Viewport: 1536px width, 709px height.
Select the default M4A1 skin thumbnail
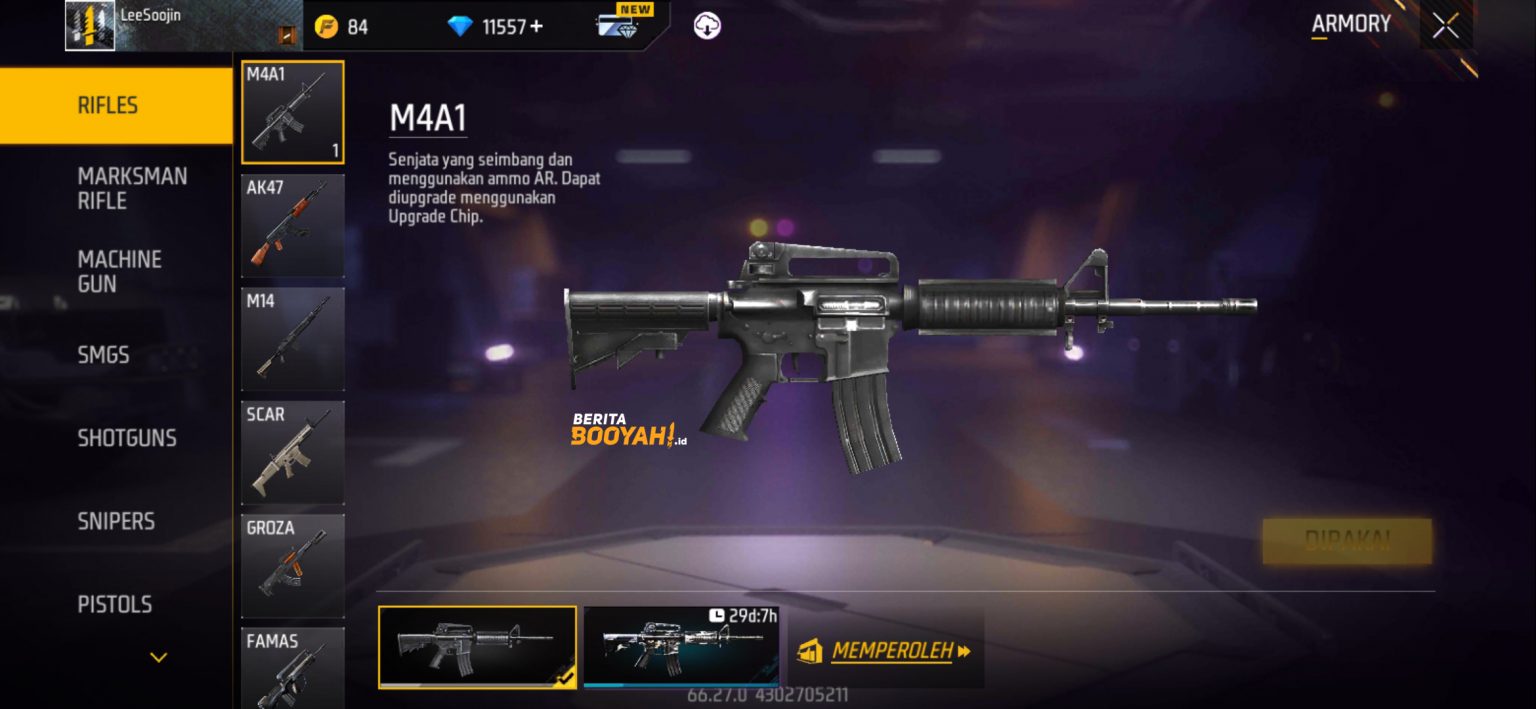click(477, 647)
